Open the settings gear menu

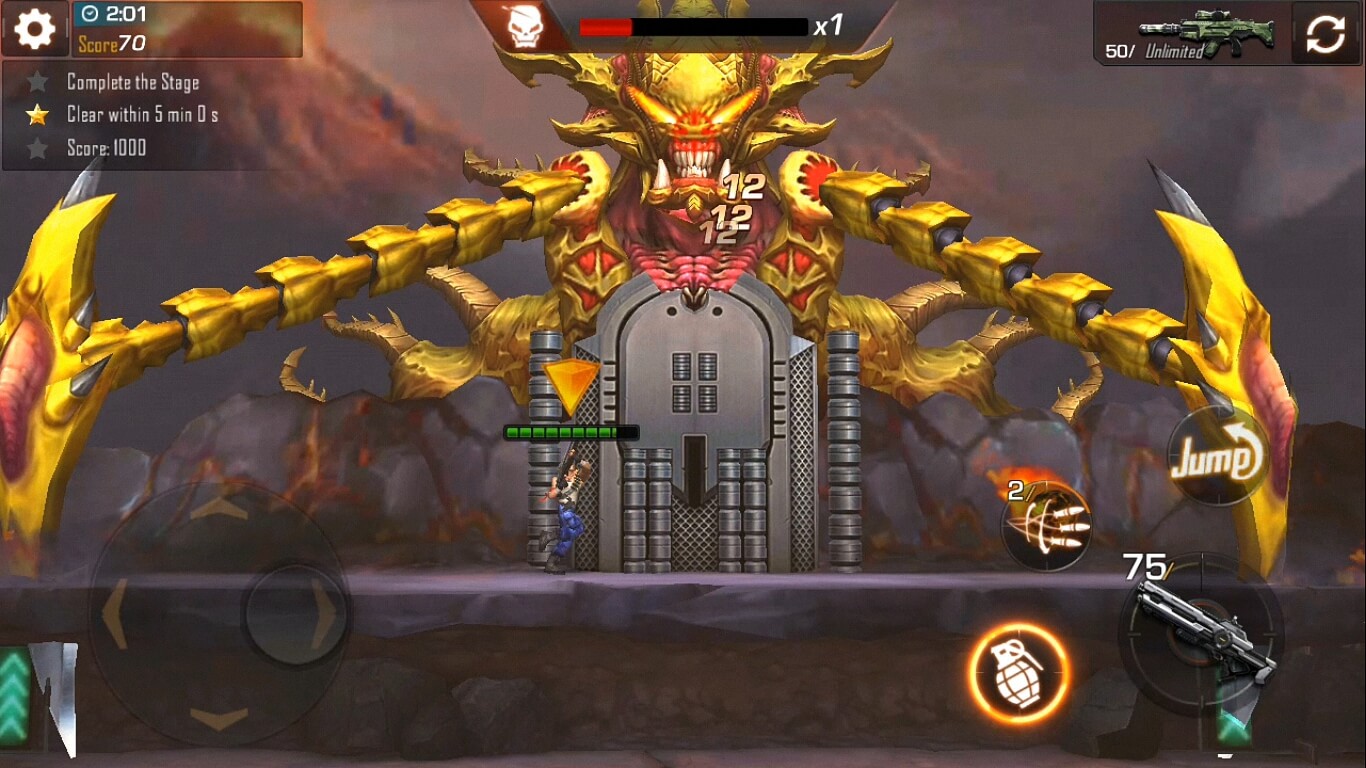point(33,28)
